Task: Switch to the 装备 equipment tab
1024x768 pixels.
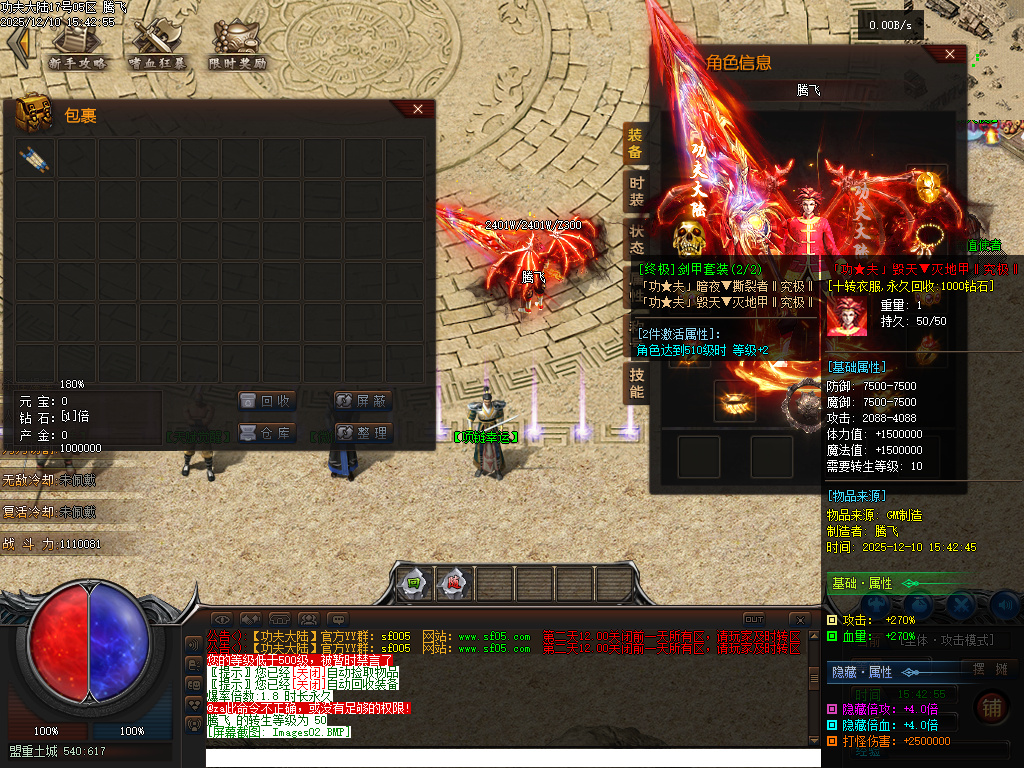Action: coord(636,143)
